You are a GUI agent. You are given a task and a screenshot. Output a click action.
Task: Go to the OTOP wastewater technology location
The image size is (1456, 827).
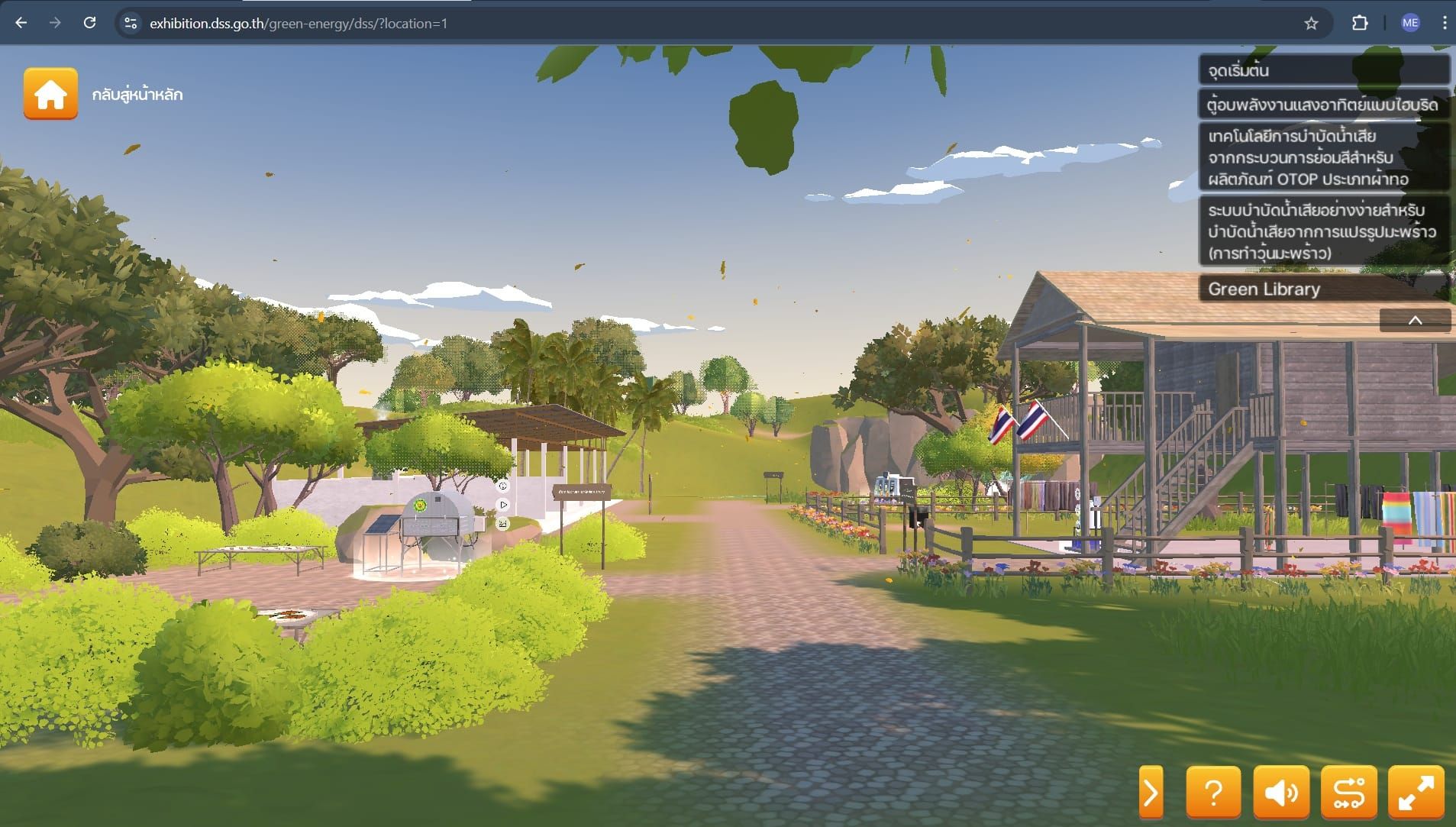click(x=1323, y=157)
